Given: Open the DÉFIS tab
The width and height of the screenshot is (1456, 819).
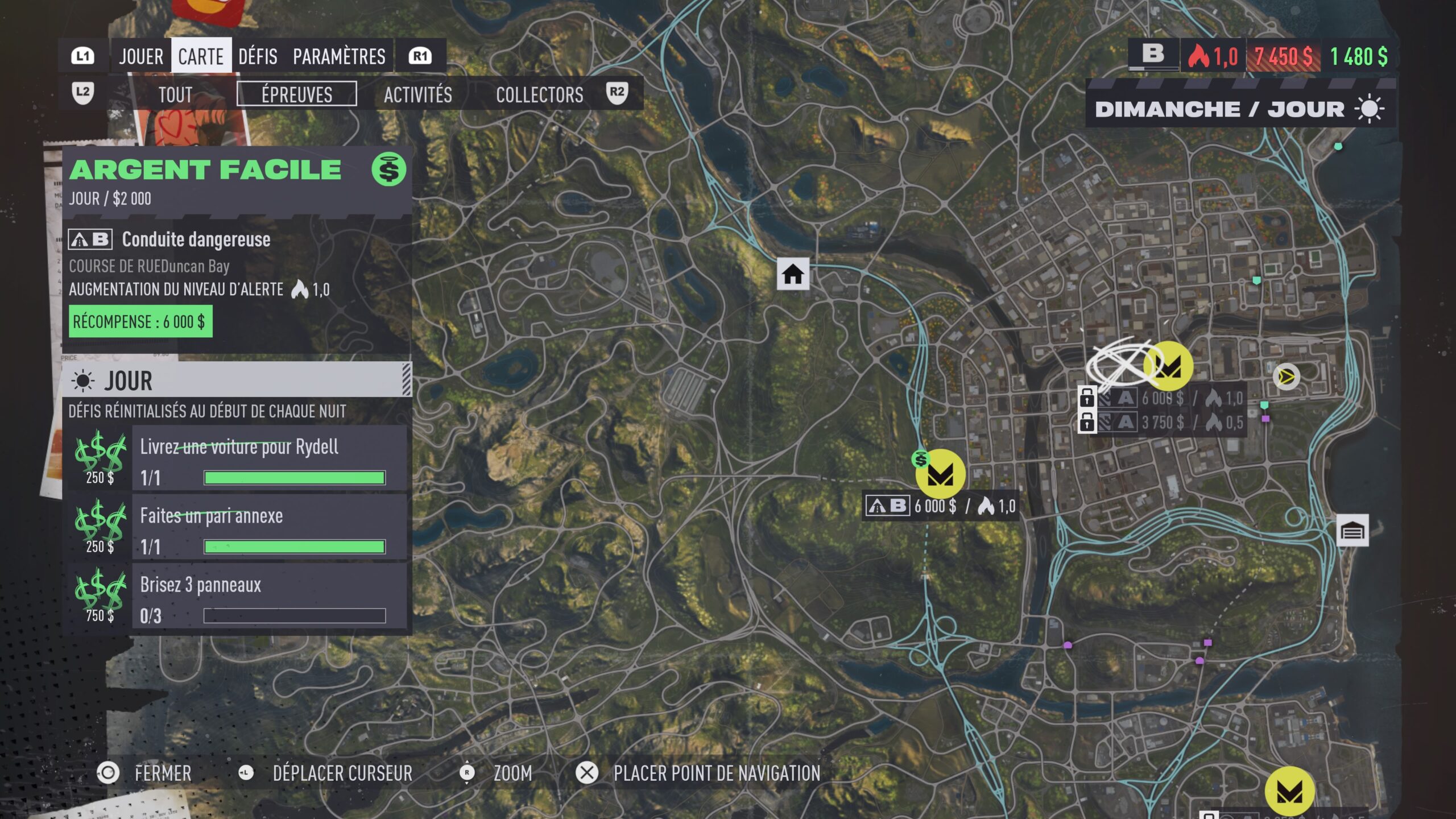Looking at the screenshot, I should tap(258, 56).
